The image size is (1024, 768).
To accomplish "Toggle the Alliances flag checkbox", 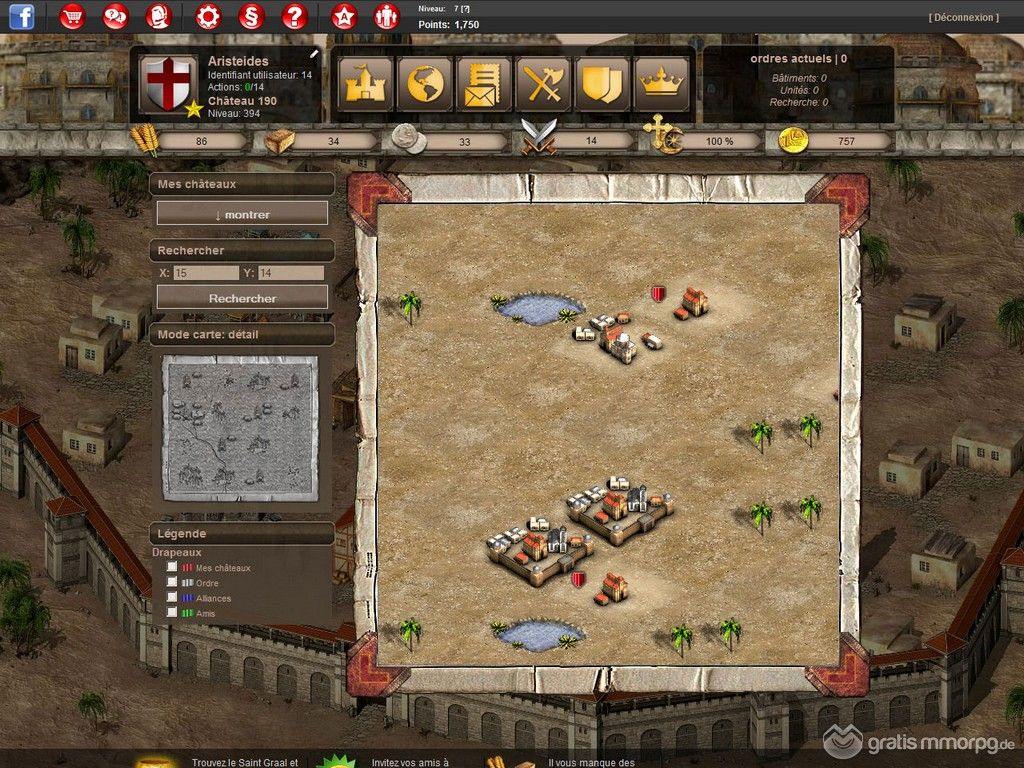I will coord(173,598).
